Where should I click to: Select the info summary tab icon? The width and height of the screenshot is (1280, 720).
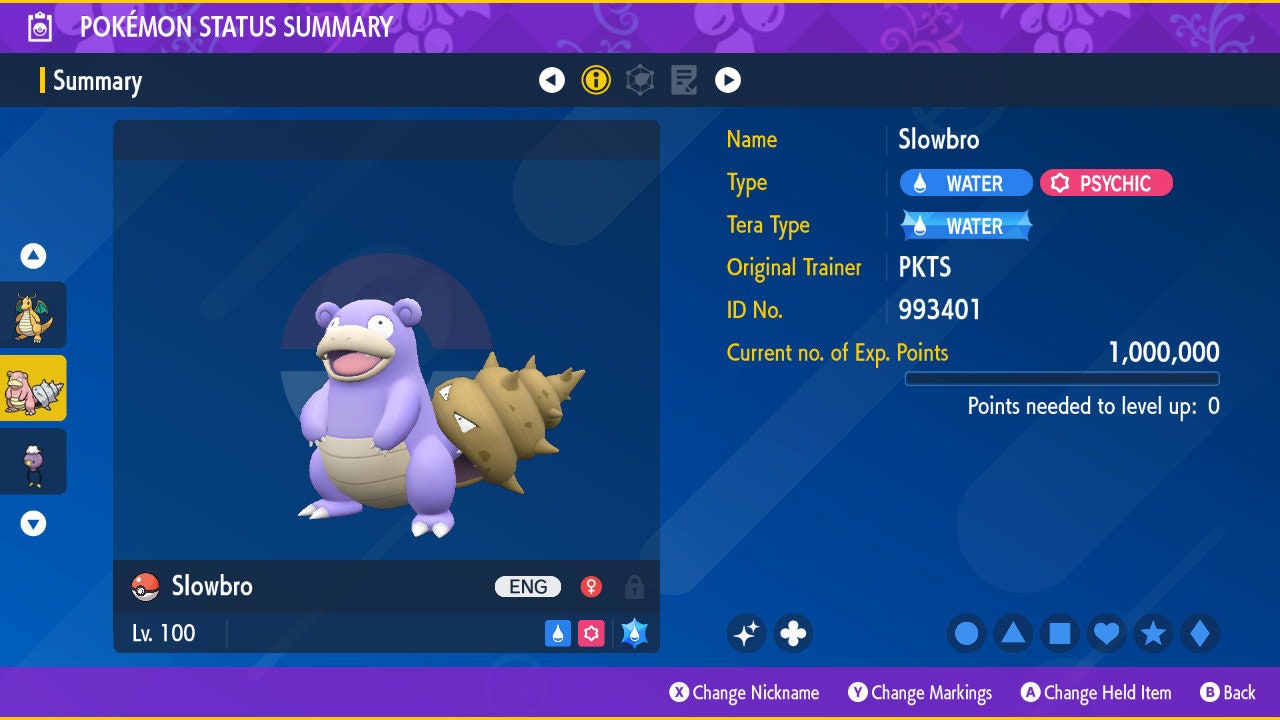(596, 80)
